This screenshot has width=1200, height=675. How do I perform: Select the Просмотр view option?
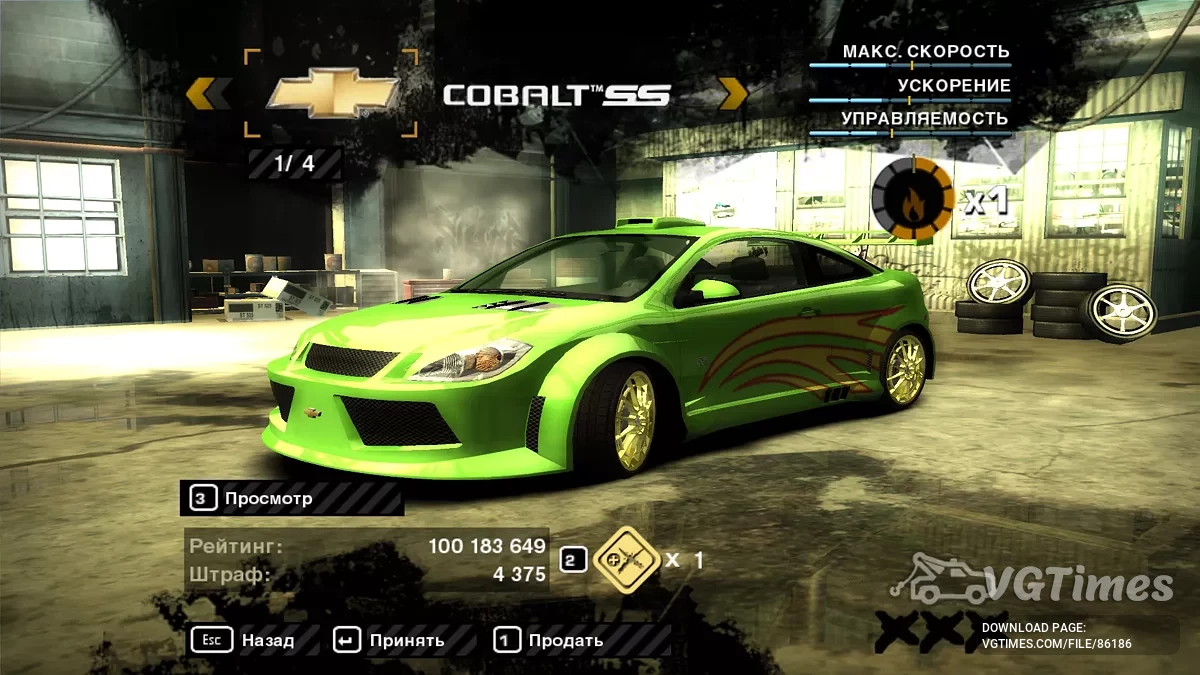click(x=267, y=498)
